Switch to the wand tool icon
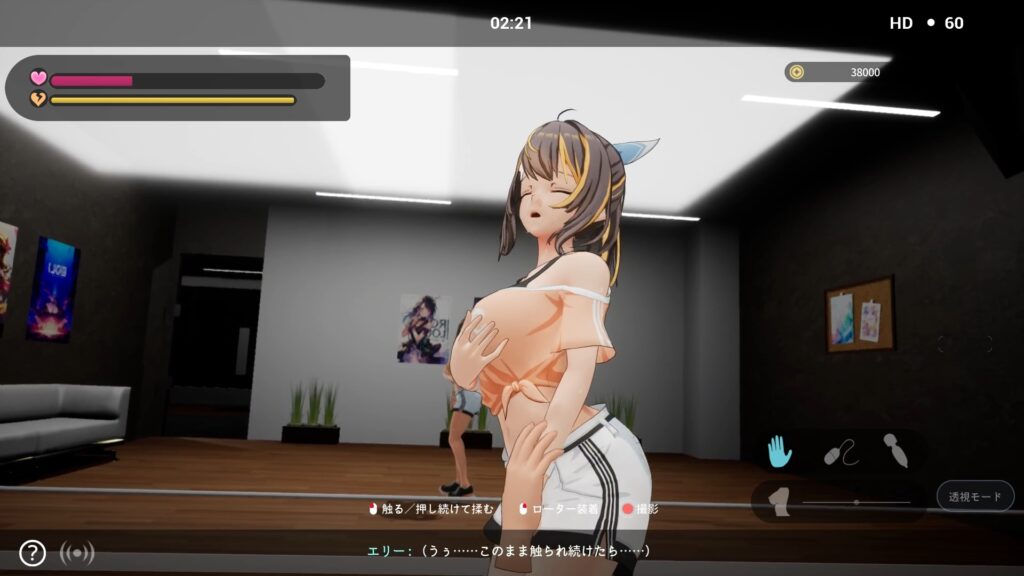This screenshot has height=576, width=1024. point(895,451)
